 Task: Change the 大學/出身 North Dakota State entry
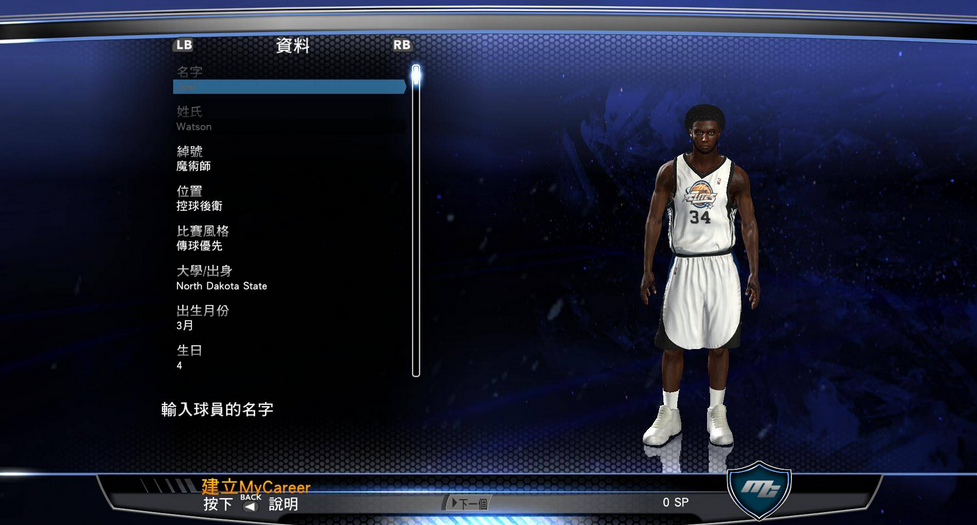(289, 278)
